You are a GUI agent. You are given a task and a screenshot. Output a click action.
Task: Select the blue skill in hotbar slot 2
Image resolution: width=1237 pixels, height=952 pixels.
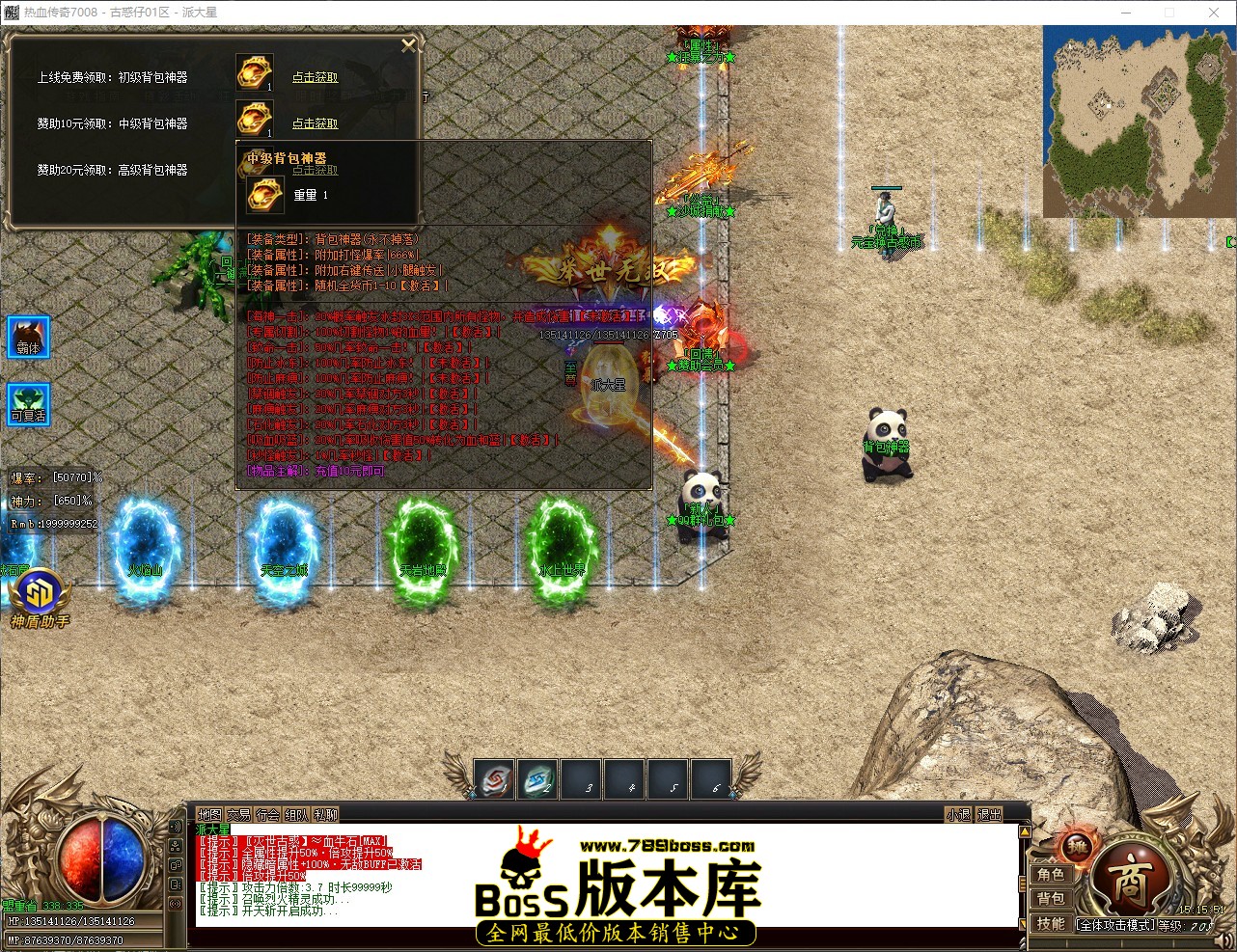coord(537,780)
